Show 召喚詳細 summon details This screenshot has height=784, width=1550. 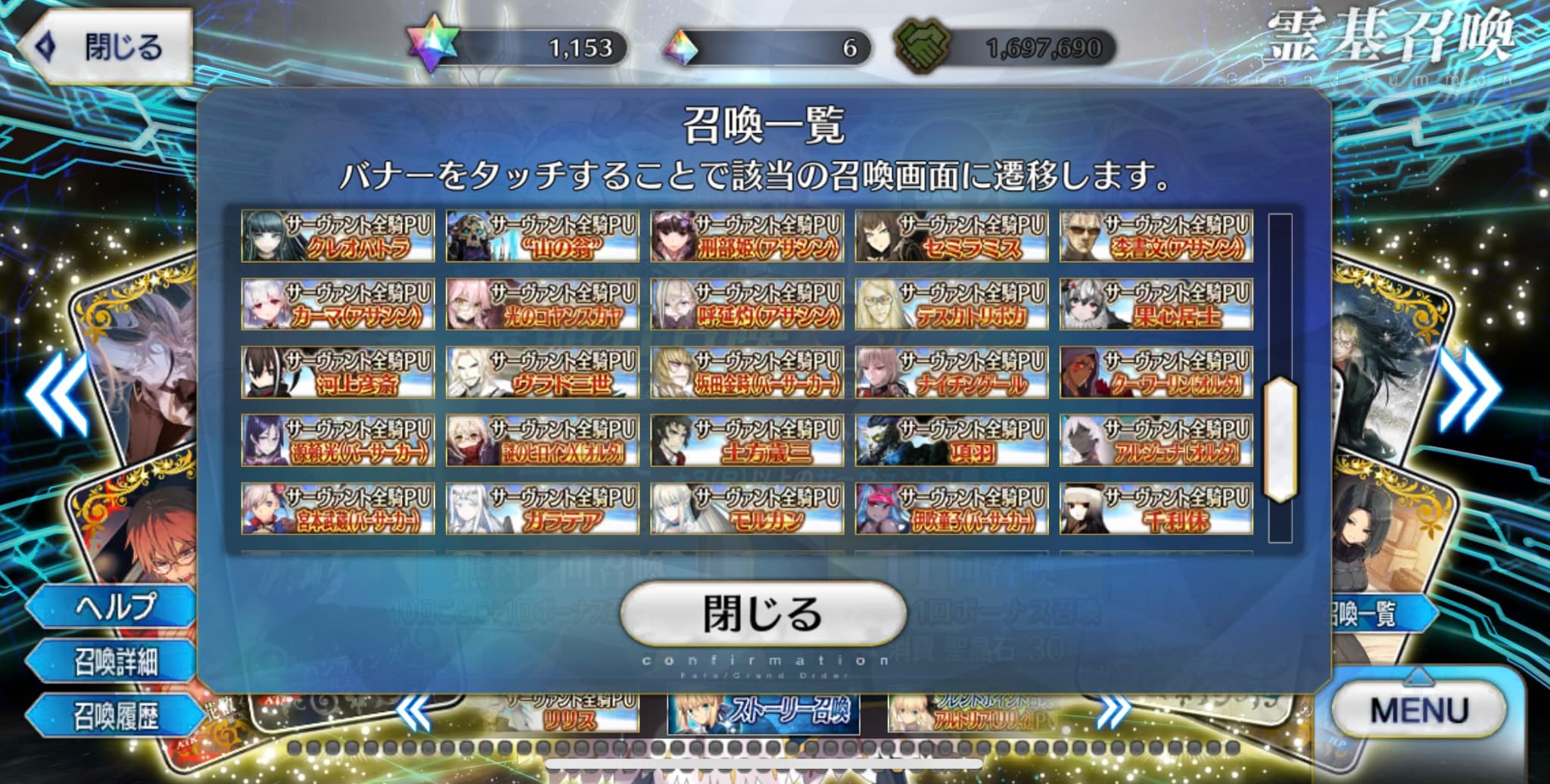tap(112, 661)
